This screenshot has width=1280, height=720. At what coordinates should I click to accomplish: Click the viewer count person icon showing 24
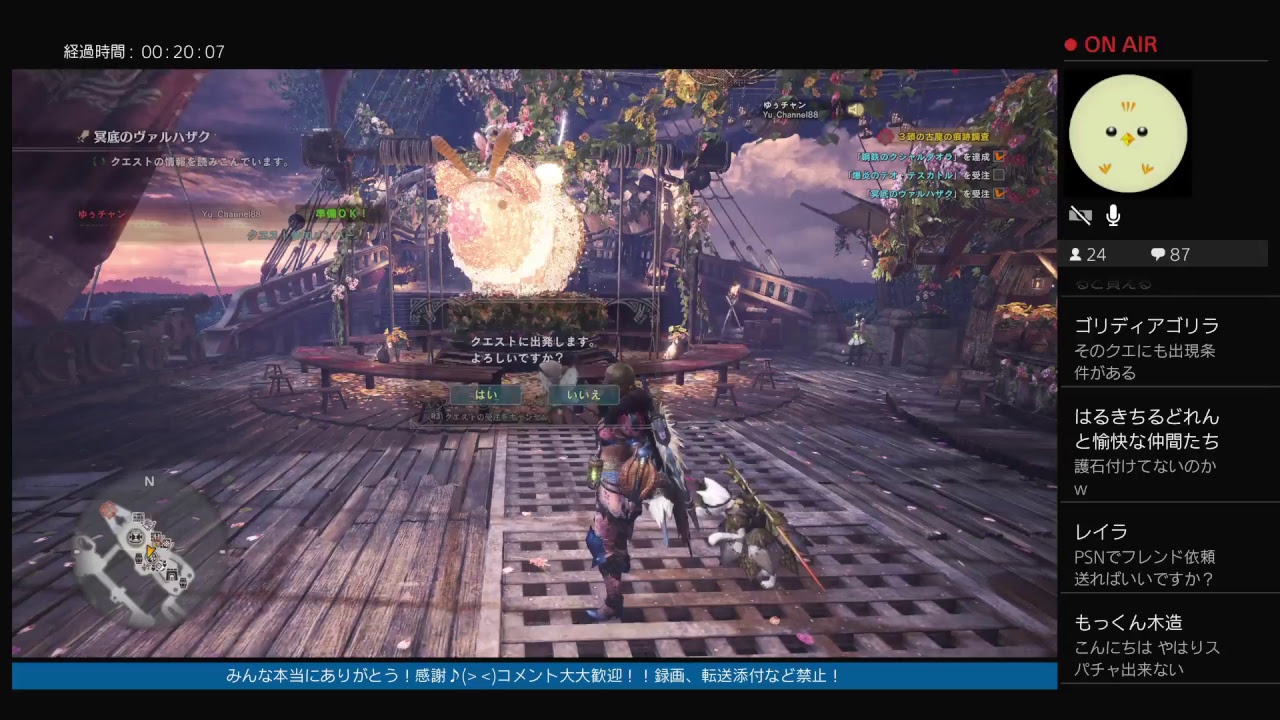point(1076,254)
